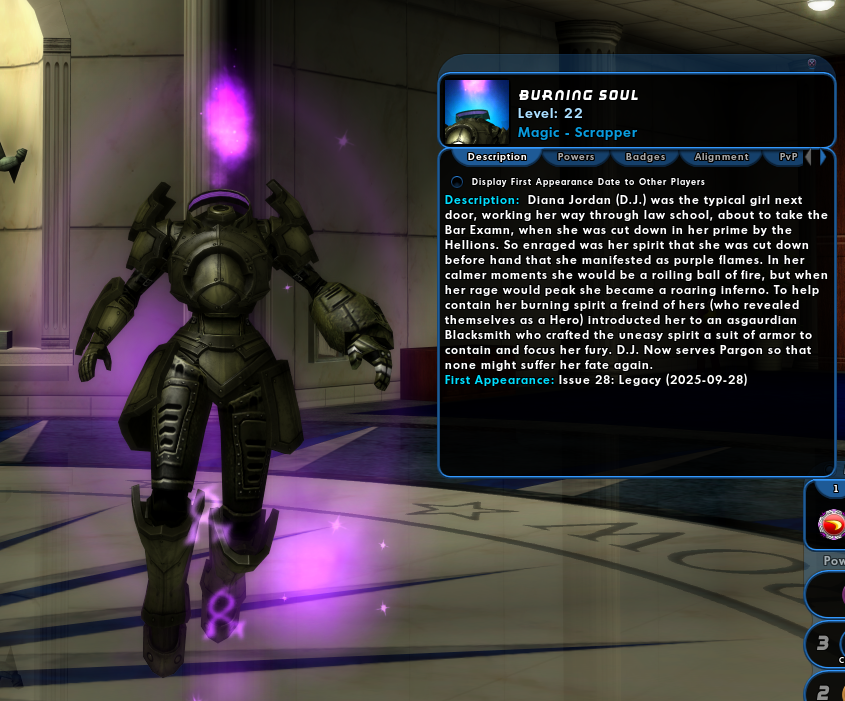Activate the red power icon in the tray

click(831, 524)
